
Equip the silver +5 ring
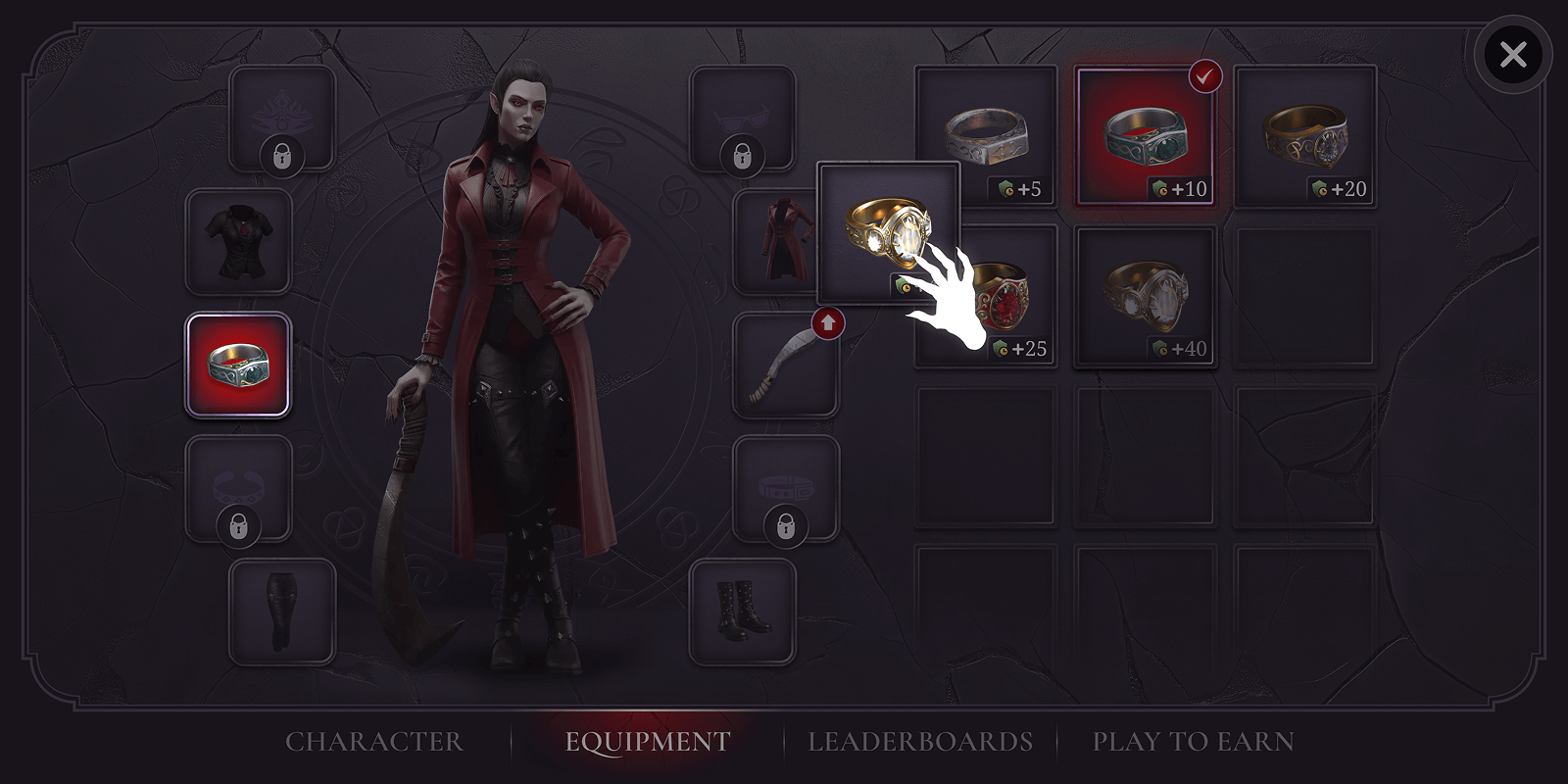tap(985, 132)
